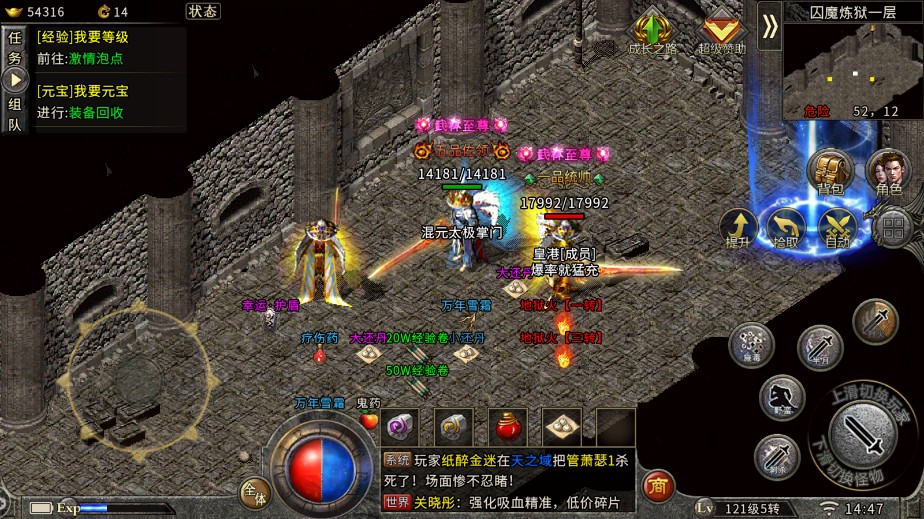Viewport: 924px width, 519px height.
Task: Open the four-square grid menu button
Action: pyautogui.click(x=890, y=228)
